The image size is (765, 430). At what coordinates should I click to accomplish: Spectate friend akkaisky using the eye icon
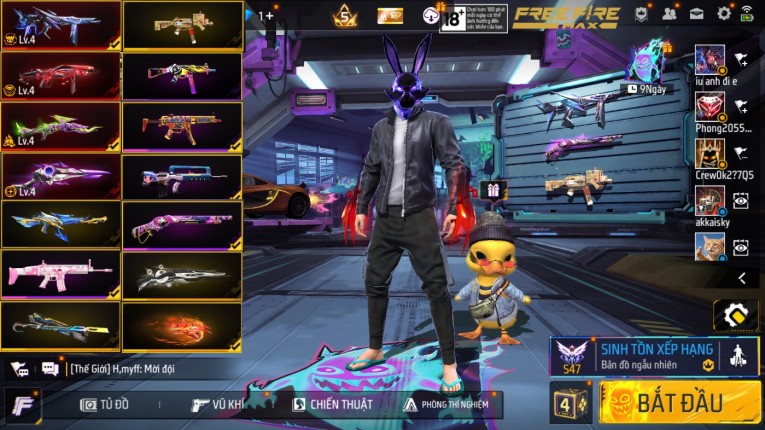click(741, 200)
